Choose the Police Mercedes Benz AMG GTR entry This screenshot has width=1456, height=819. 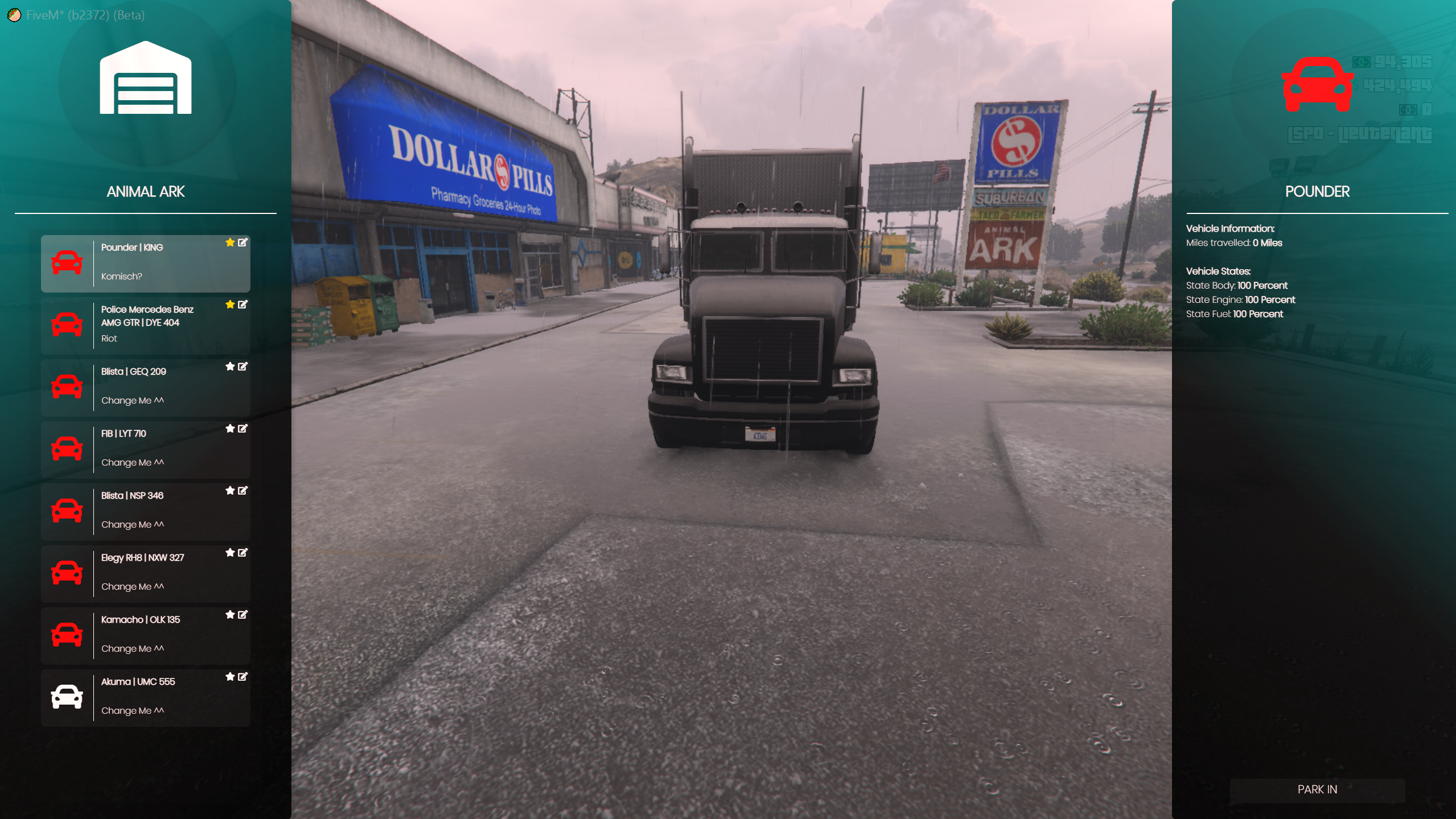pos(145,326)
